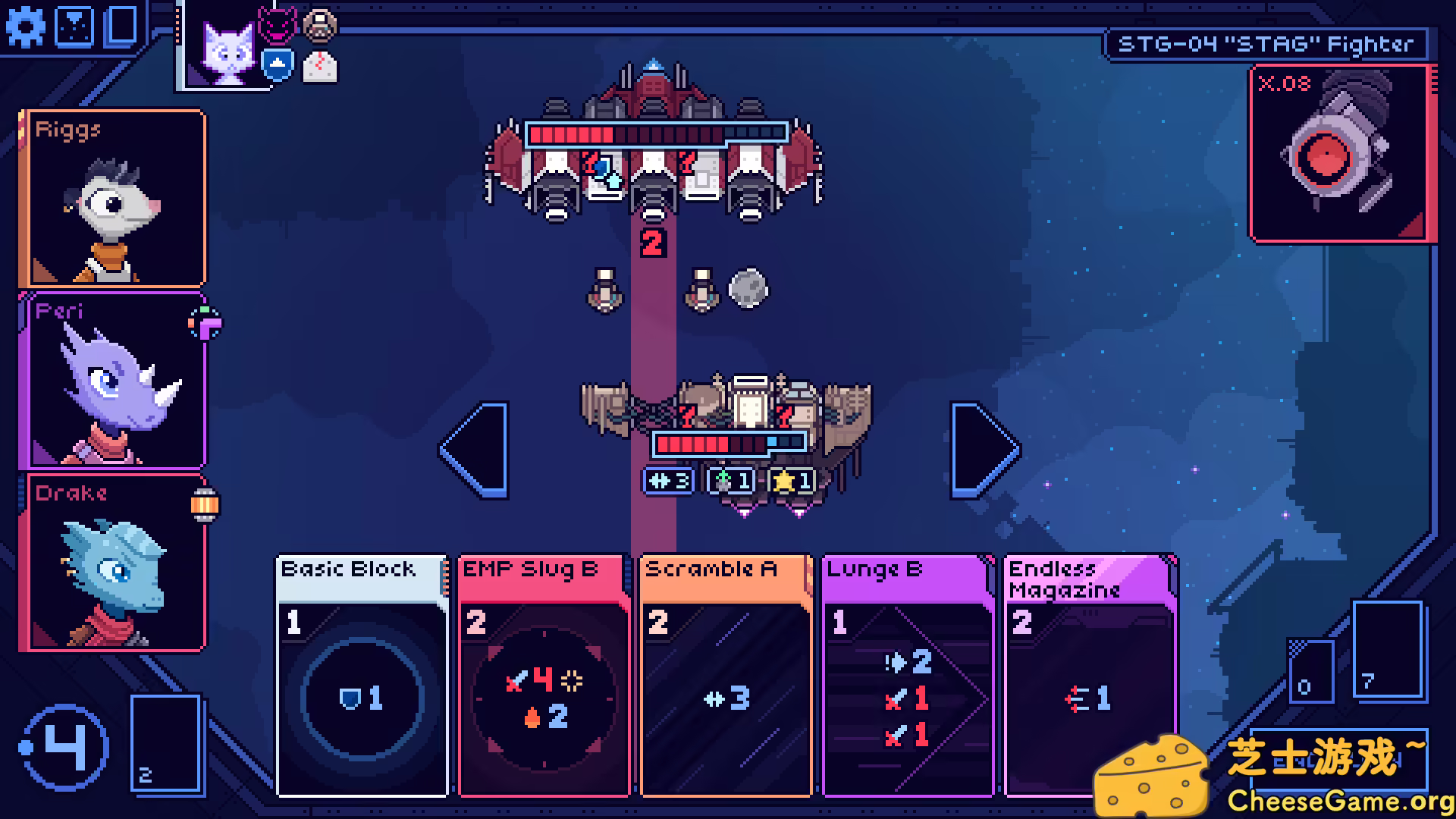
Task: View the exhaust pile showing 0
Action: click(x=1310, y=670)
